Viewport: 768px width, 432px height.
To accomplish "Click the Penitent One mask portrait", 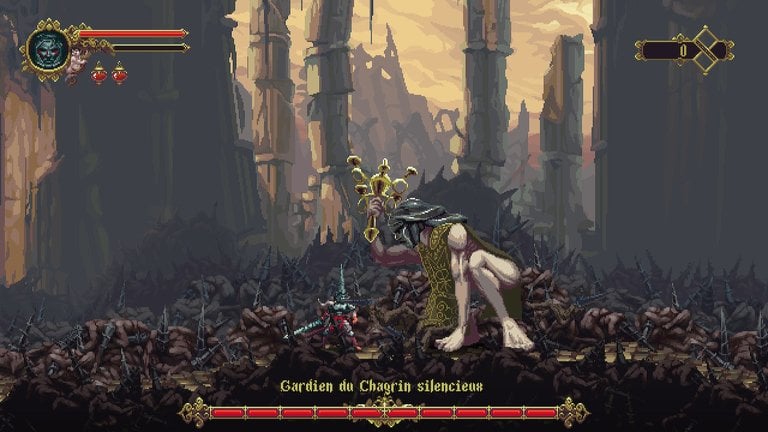I will pos(47,48).
